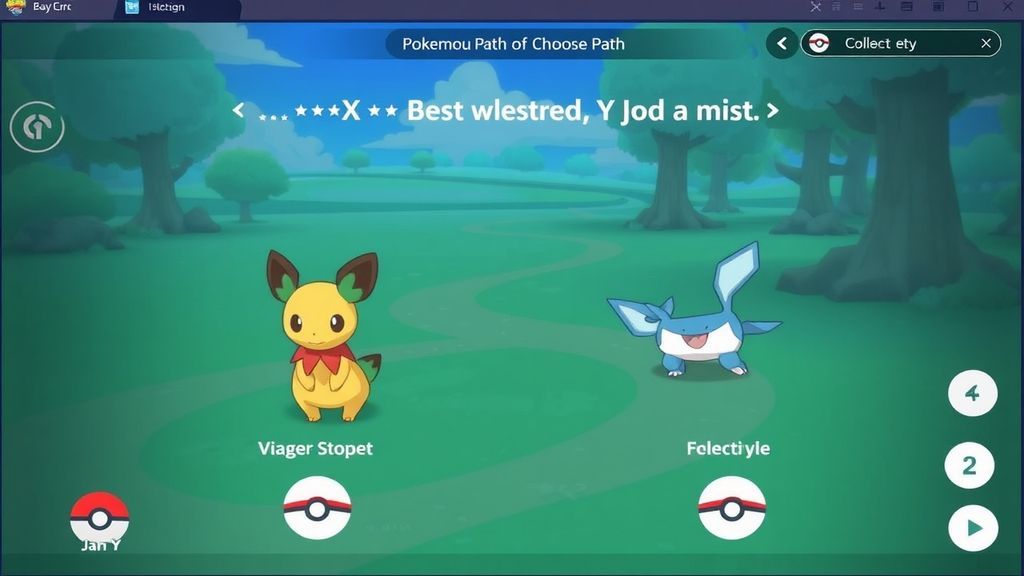
Task: Click the round button numbered 2
Action: (x=969, y=466)
